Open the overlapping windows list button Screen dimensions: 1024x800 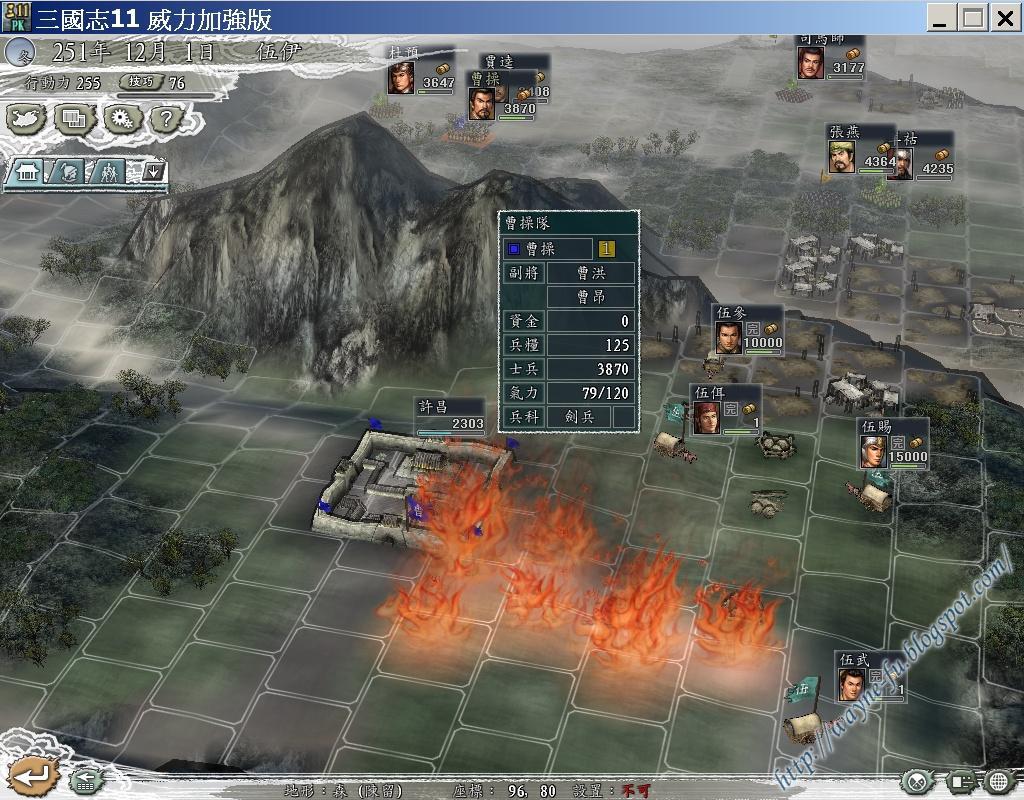[x=75, y=119]
